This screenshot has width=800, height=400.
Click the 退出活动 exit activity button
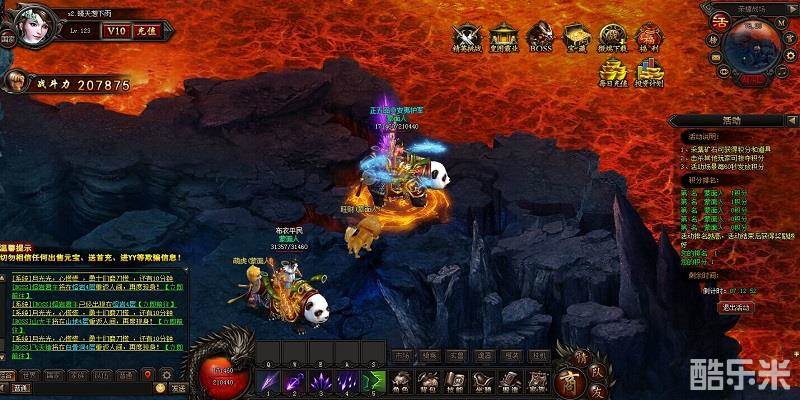pos(737,307)
